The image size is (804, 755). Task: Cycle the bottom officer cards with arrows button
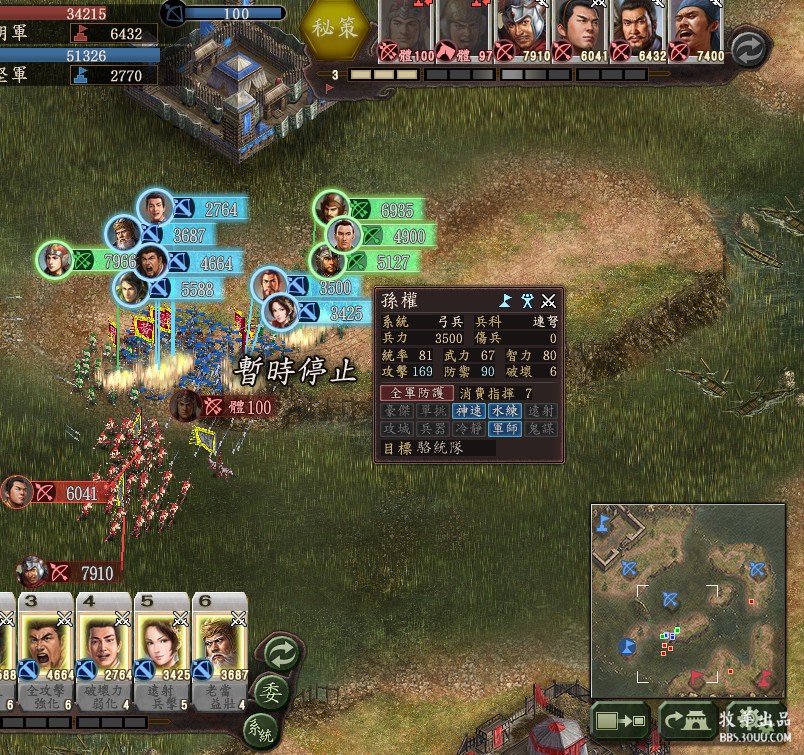(x=280, y=655)
